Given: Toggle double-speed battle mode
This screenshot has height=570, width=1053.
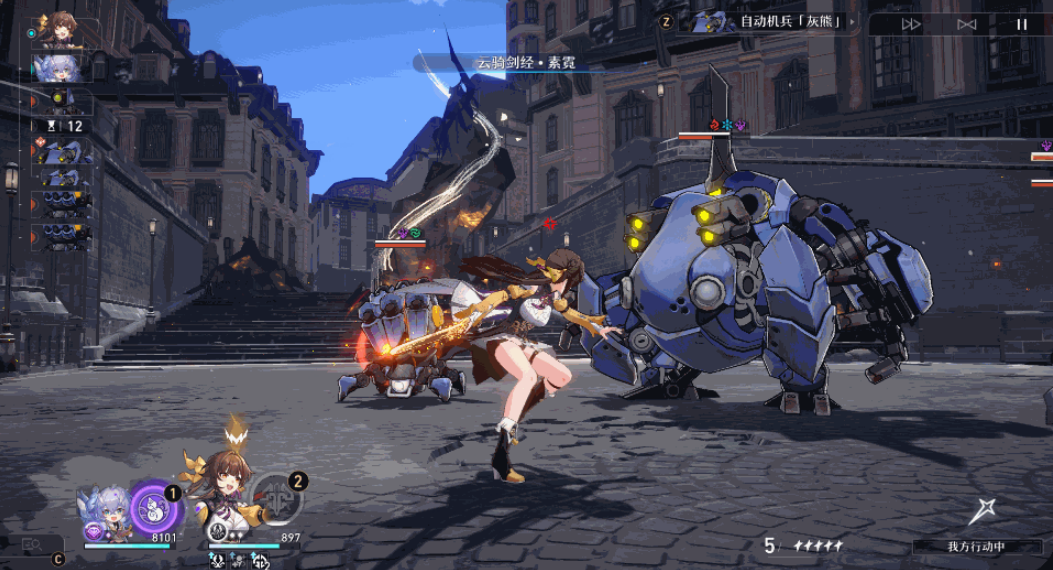Looking at the screenshot, I should pos(911,24).
